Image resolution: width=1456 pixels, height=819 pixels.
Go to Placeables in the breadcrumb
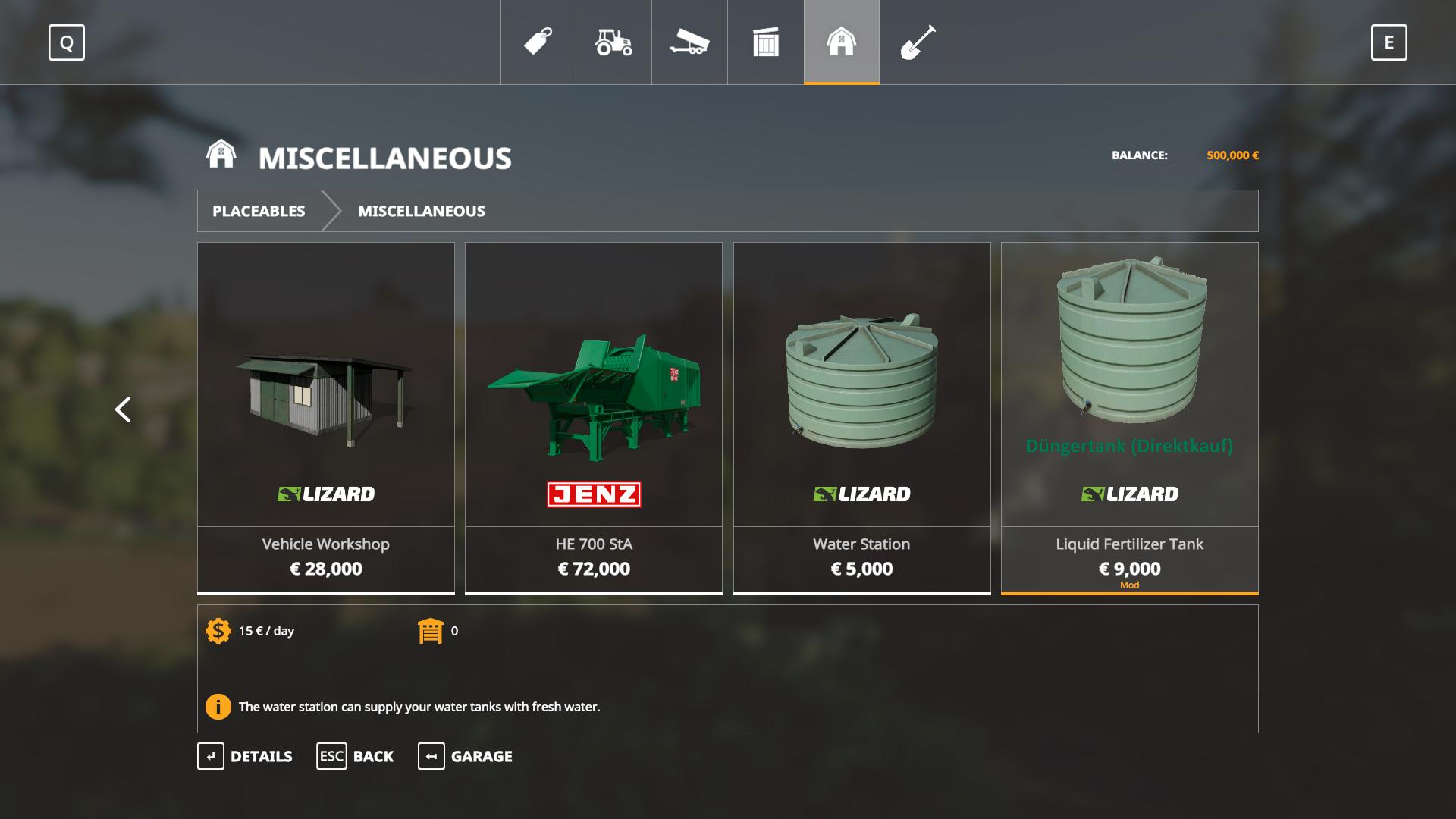click(x=259, y=211)
